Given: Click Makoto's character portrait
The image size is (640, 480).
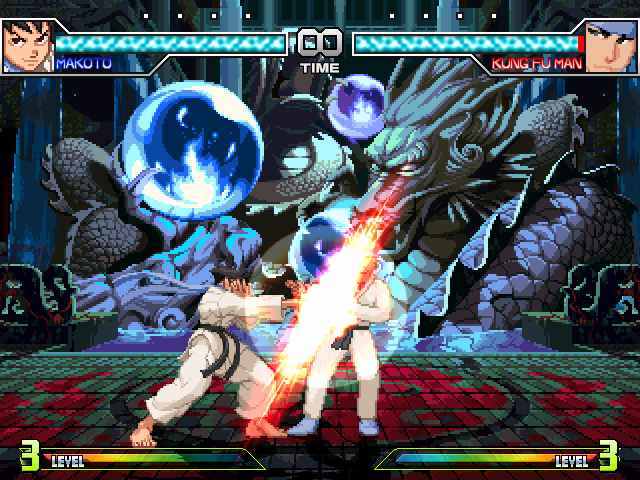Looking at the screenshot, I should tap(25, 46).
